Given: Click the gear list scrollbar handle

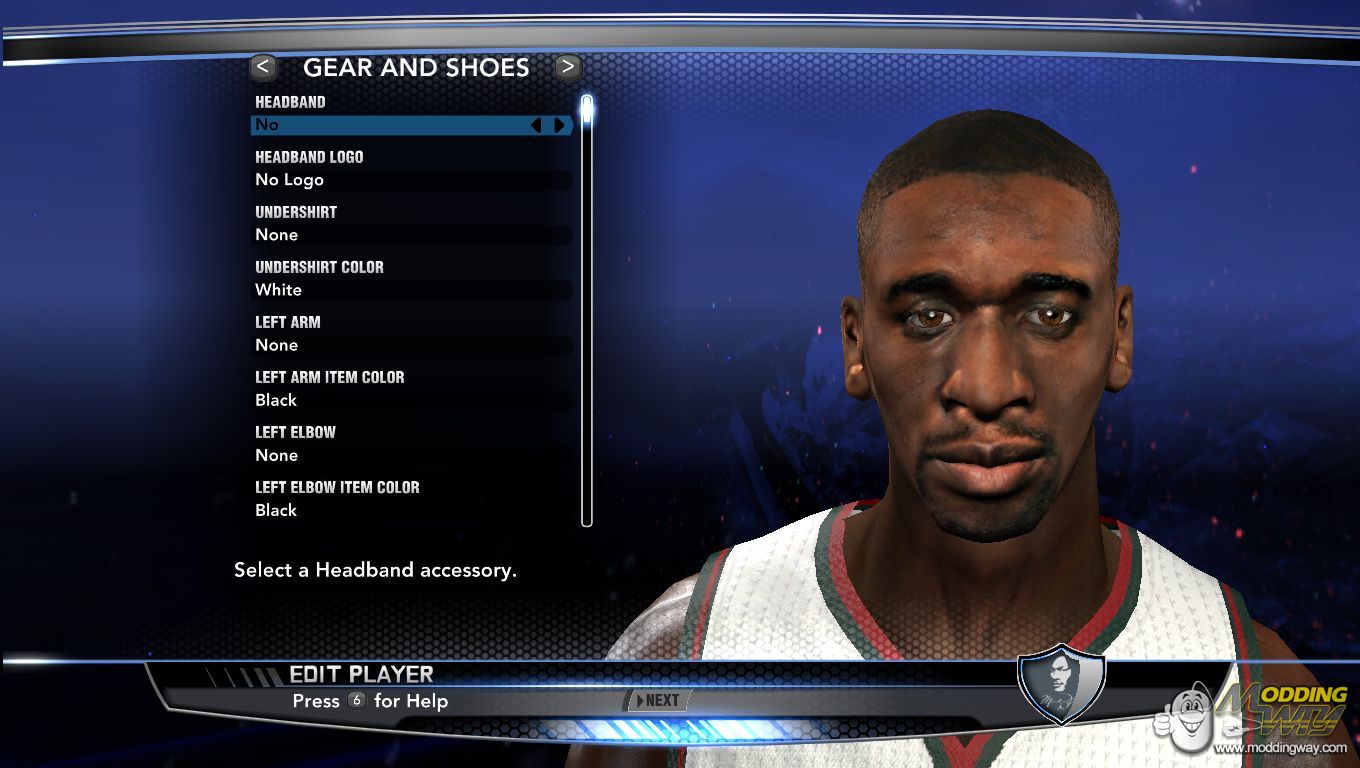Looking at the screenshot, I should tap(587, 109).
